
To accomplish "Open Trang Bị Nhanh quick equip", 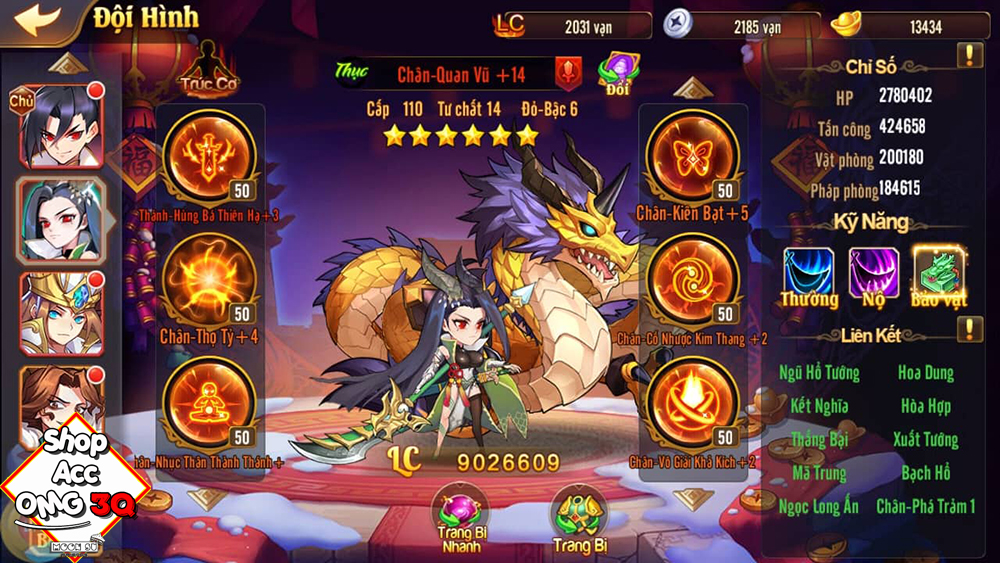I will (459, 515).
